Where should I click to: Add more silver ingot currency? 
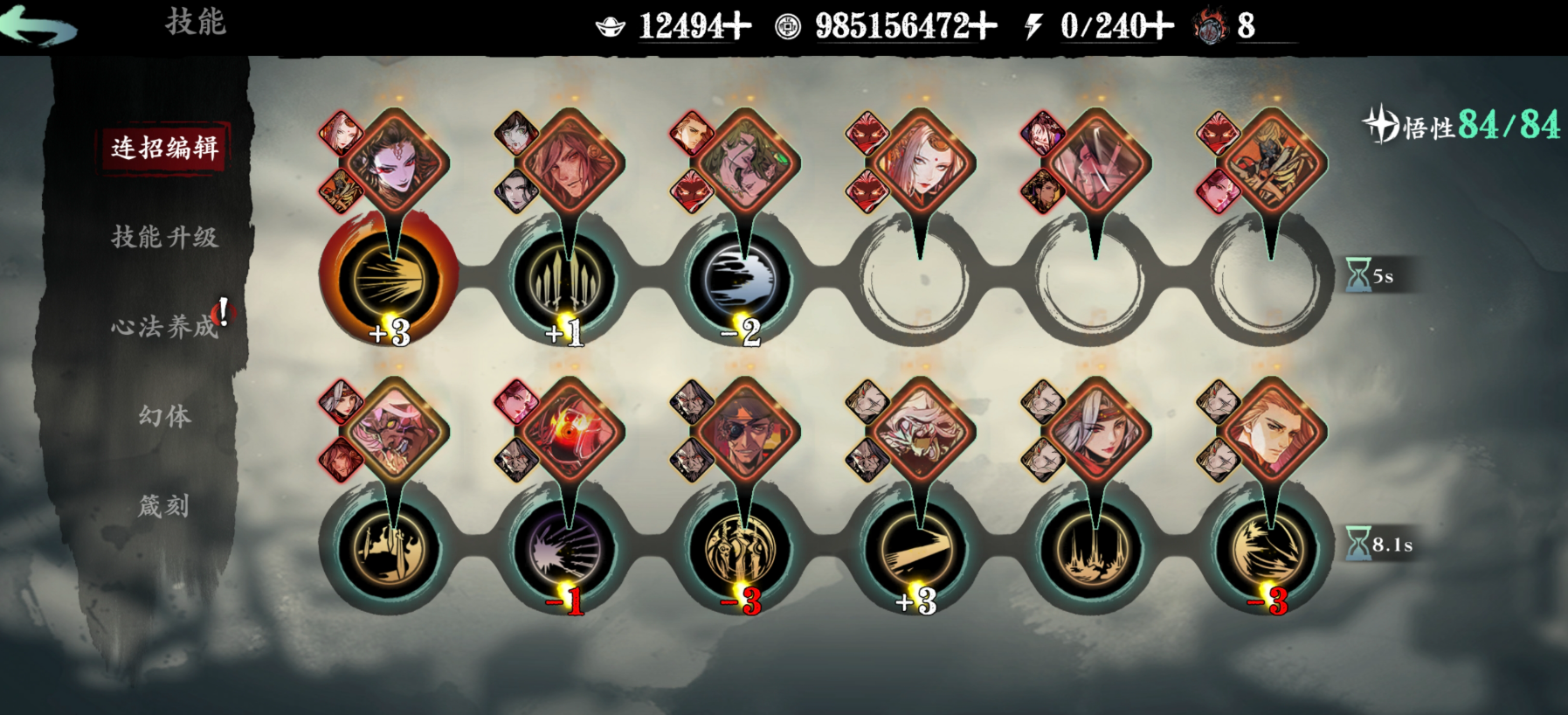738,26
